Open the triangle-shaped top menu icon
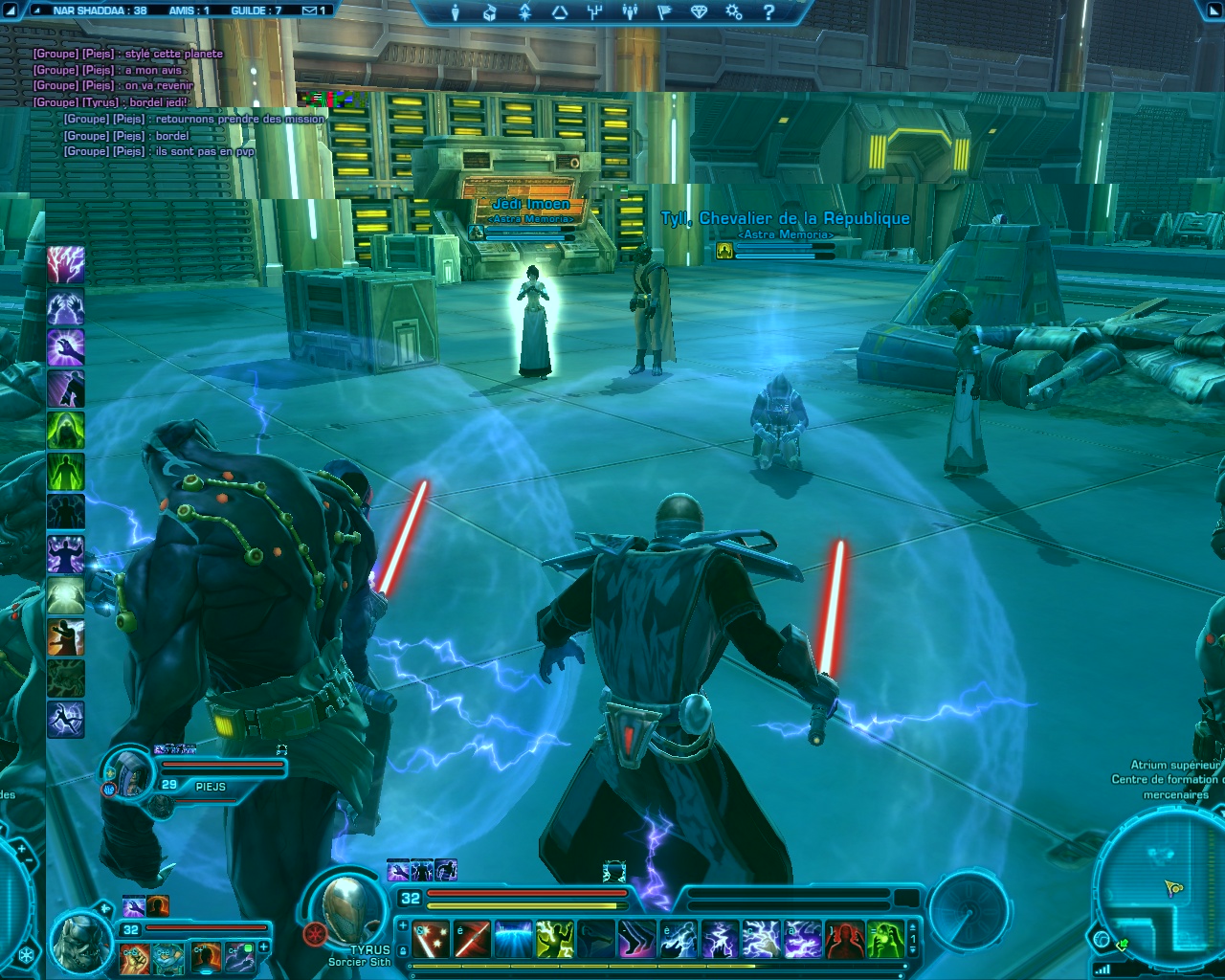Image resolution: width=1225 pixels, height=980 pixels. coord(560,12)
